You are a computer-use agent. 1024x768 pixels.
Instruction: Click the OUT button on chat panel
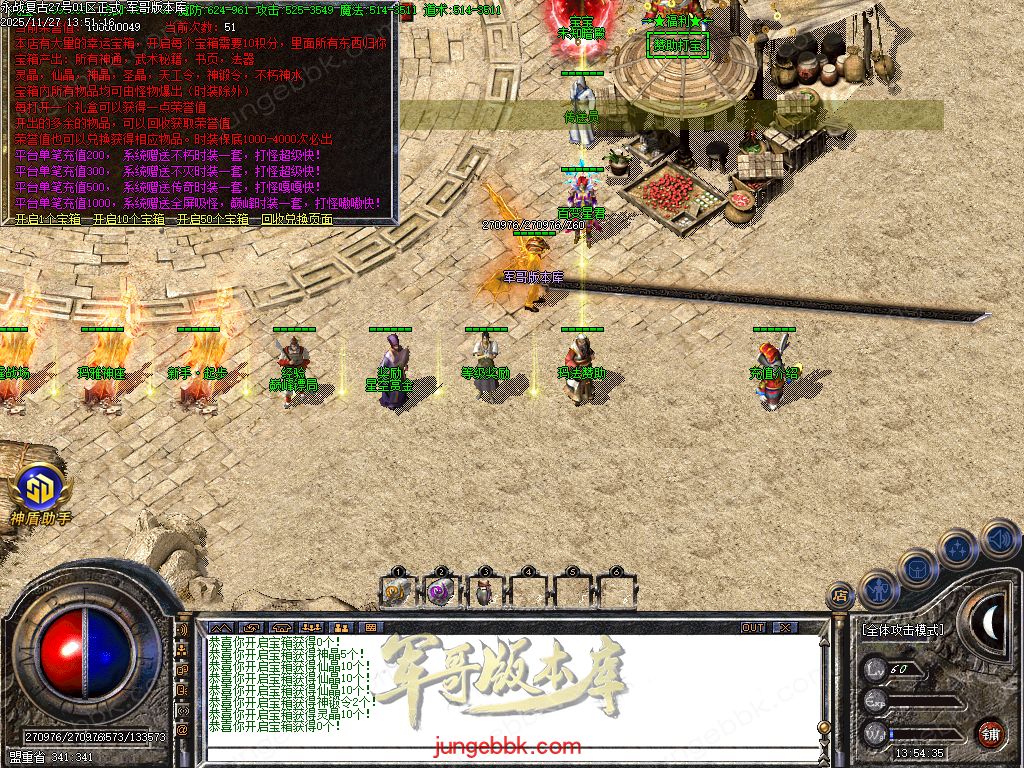[x=753, y=627]
